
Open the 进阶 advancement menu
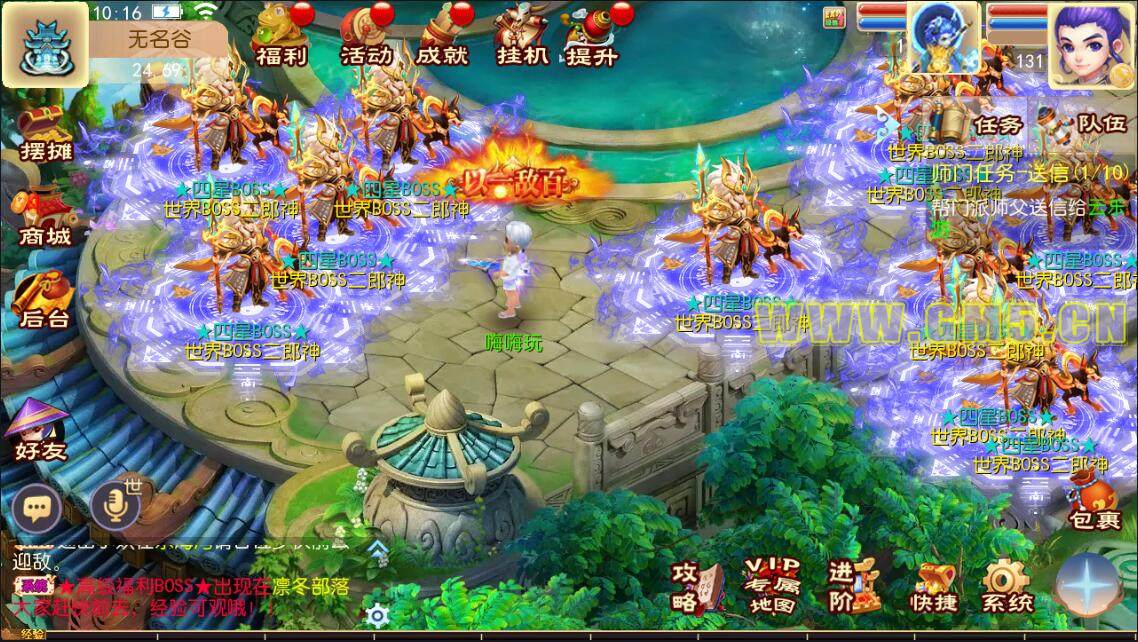pyautogui.click(x=851, y=586)
